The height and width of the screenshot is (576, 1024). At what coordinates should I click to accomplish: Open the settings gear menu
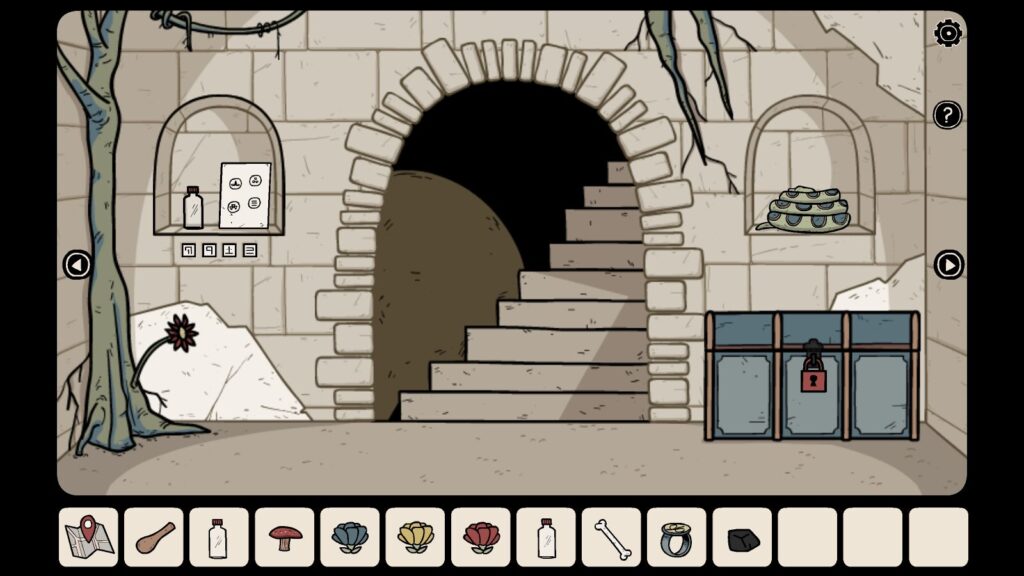[x=947, y=34]
